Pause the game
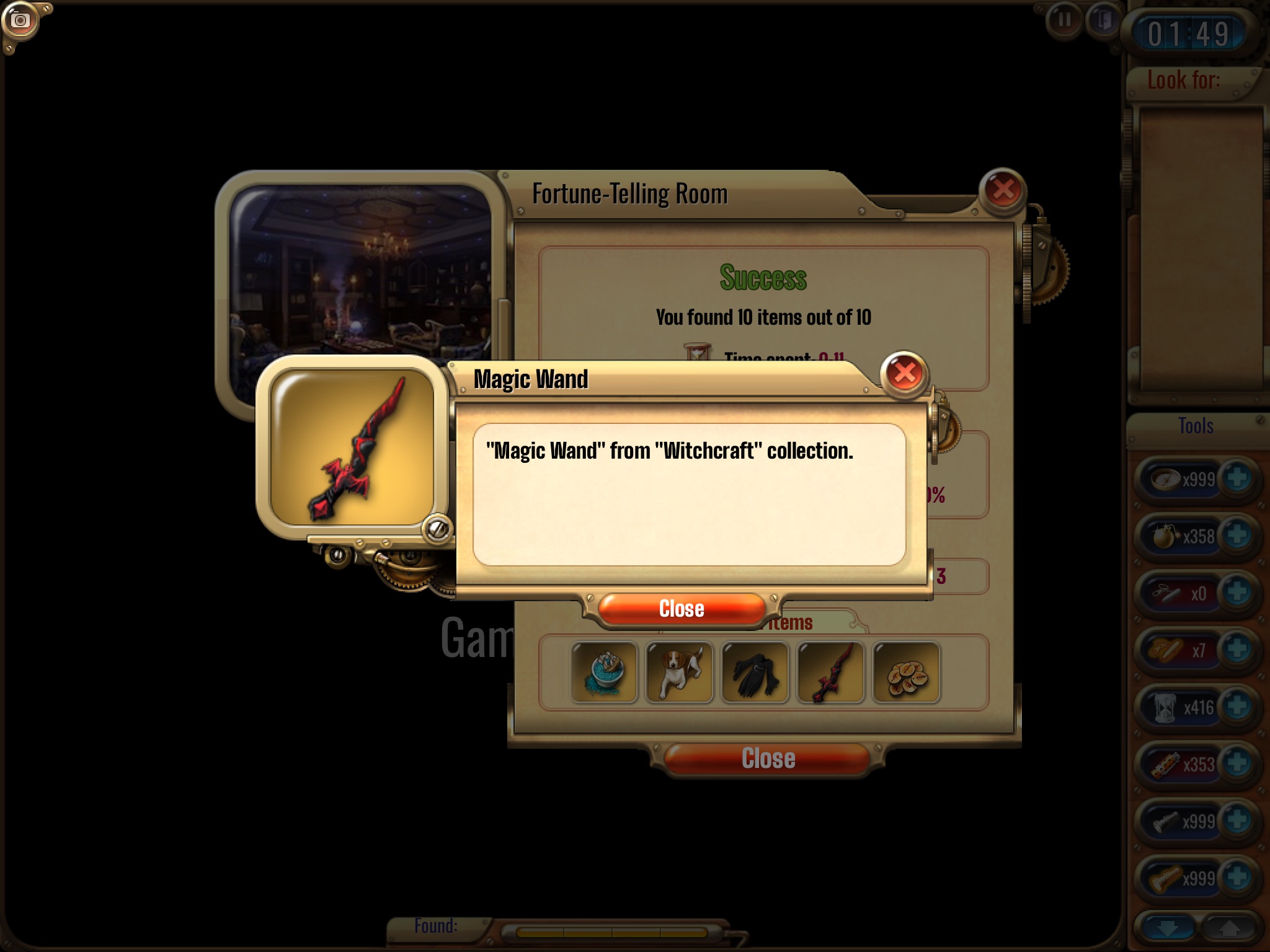 coord(1064,20)
